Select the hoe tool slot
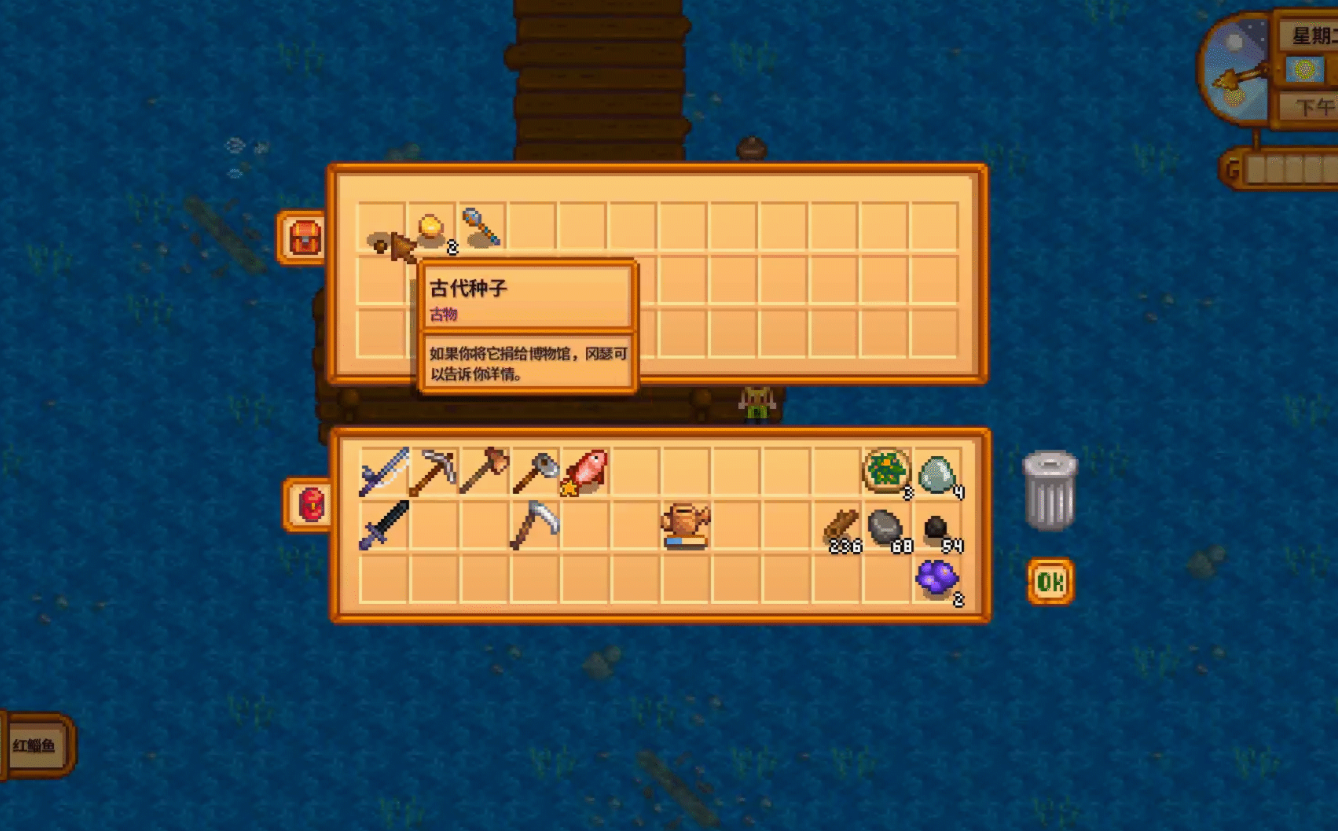The height and width of the screenshot is (831, 1338). [x=534, y=472]
